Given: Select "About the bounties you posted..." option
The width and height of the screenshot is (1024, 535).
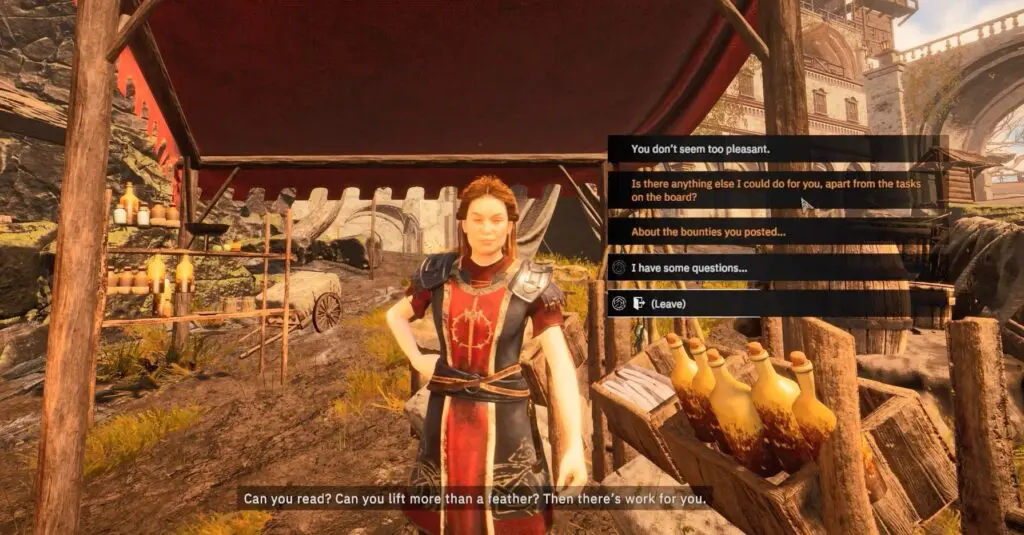Looking at the screenshot, I should (x=709, y=233).
